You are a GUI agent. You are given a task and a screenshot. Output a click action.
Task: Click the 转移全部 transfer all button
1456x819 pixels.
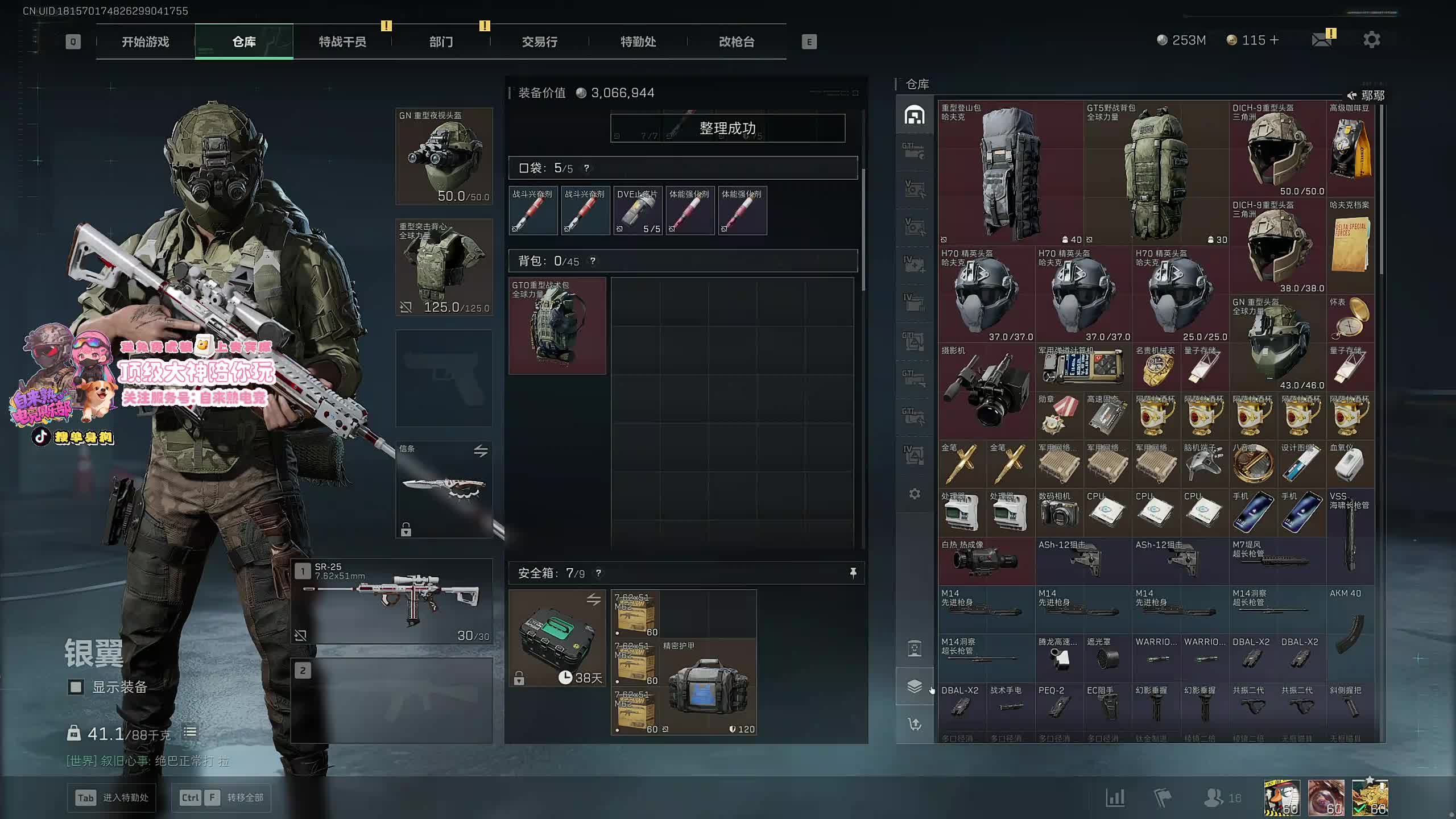(221, 797)
